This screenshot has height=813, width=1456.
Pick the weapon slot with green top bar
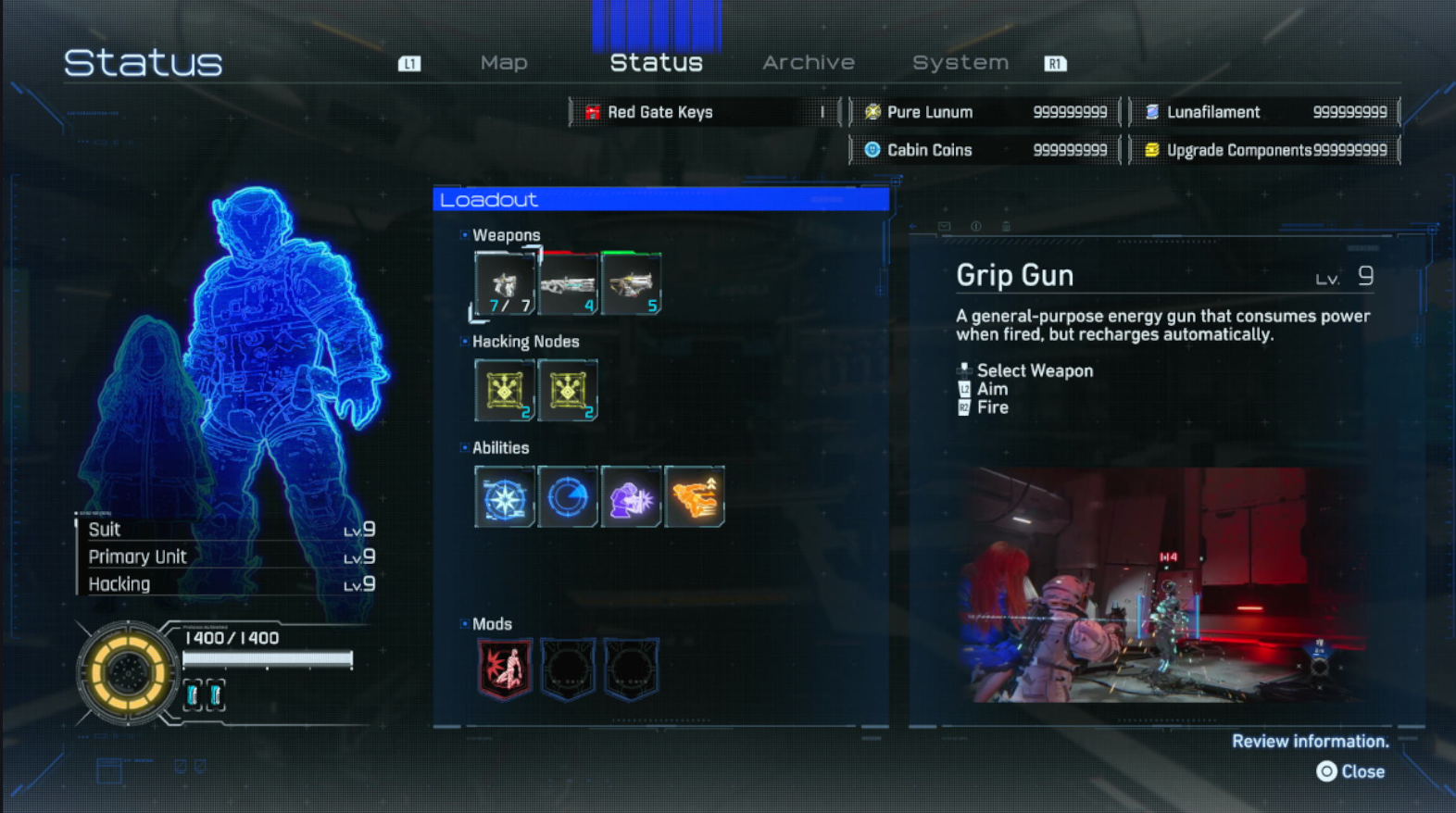pyautogui.click(x=631, y=284)
